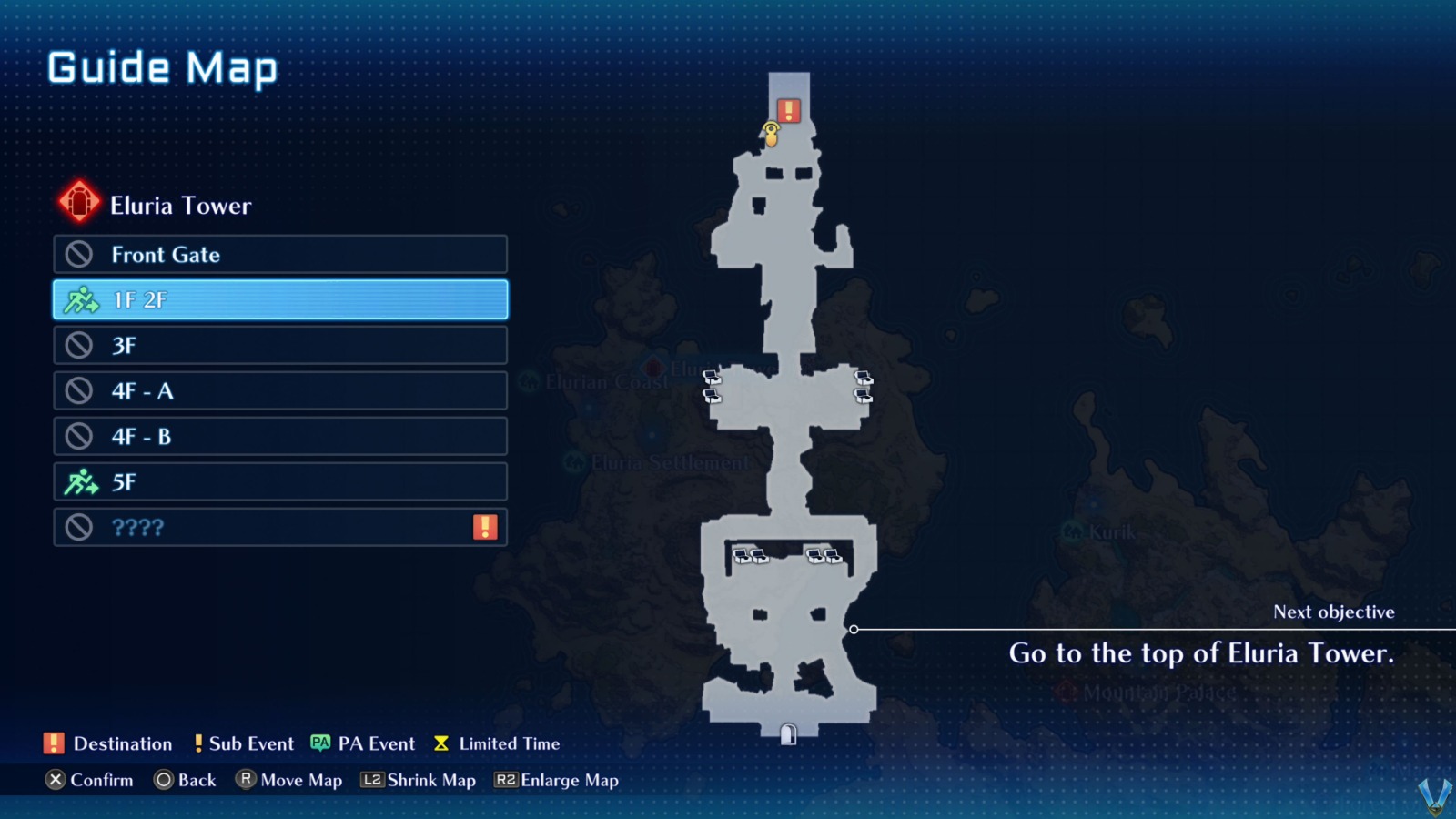Screen dimensions: 1456x819
Task: Select the highlighted 1F 2F floor entry
Action: click(x=279, y=299)
